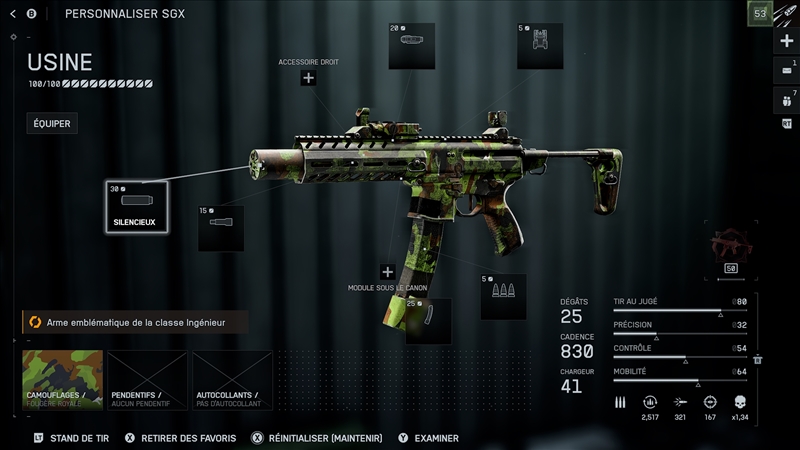Viewport: 800px width, 450px height.
Task: Choose the rear sight slot costing 5
Action: point(540,46)
